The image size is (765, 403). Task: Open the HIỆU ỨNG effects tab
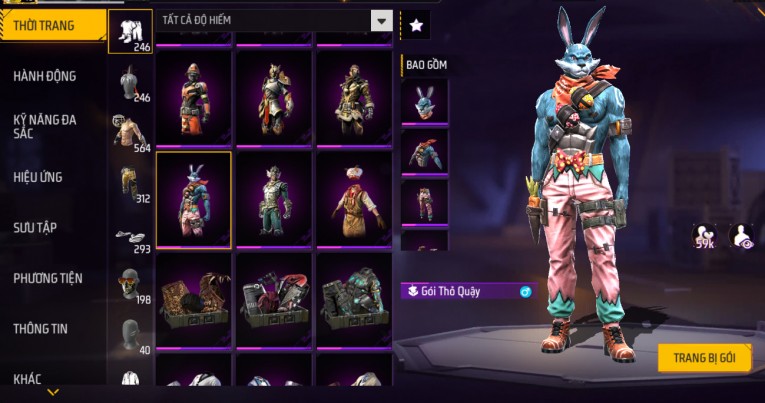point(39,177)
